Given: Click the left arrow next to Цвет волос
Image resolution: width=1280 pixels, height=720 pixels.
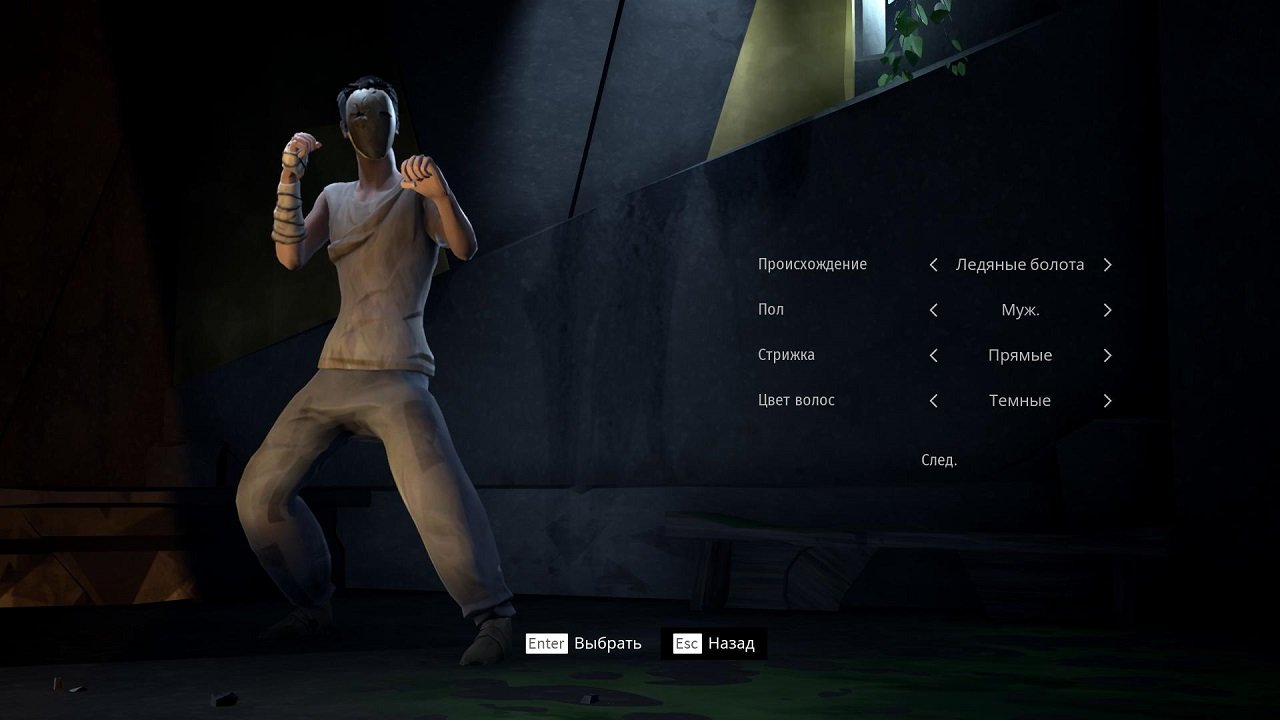Looking at the screenshot, I should [x=932, y=400].
